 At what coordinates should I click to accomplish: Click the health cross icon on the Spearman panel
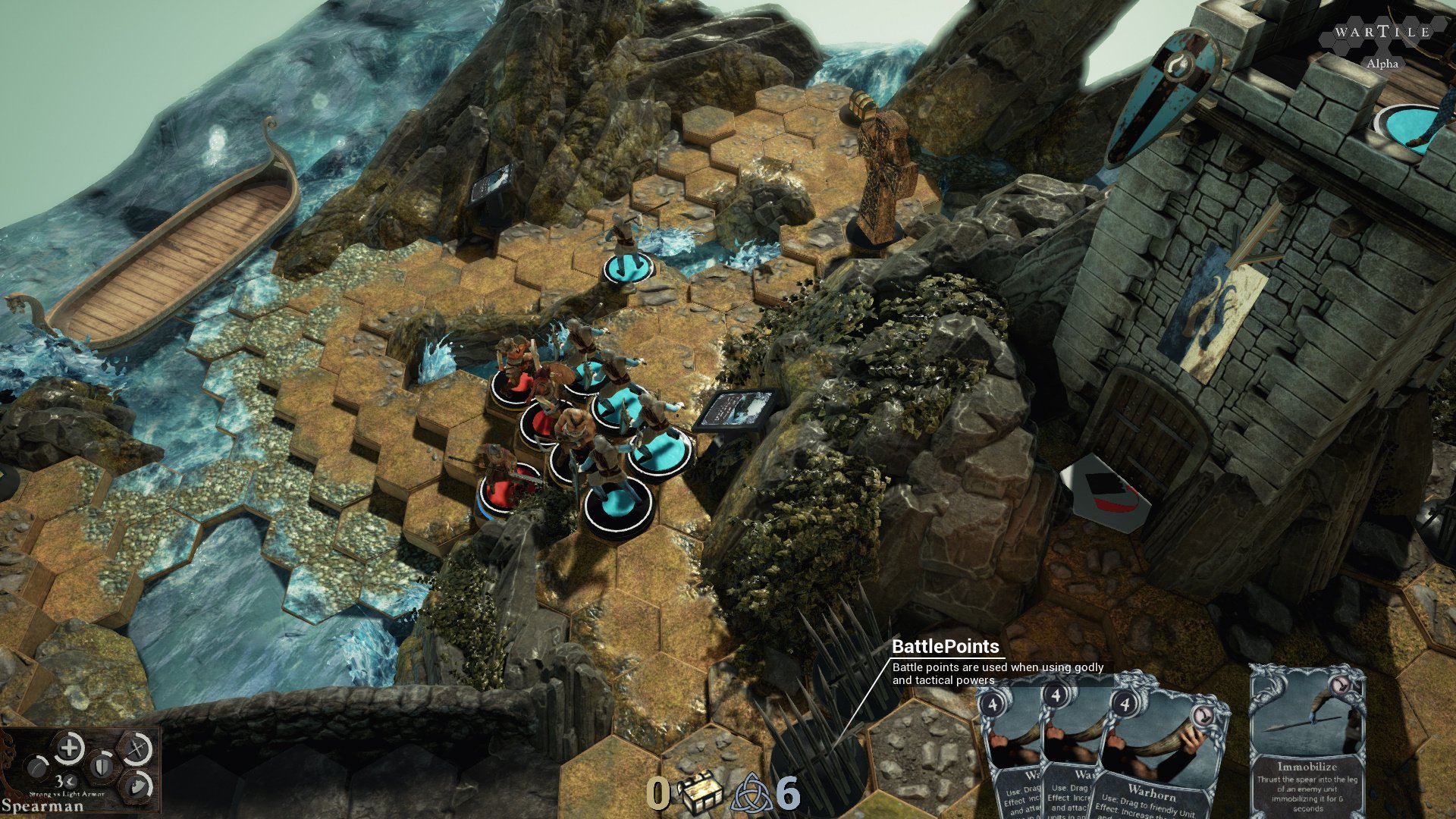tap(68, 748)
